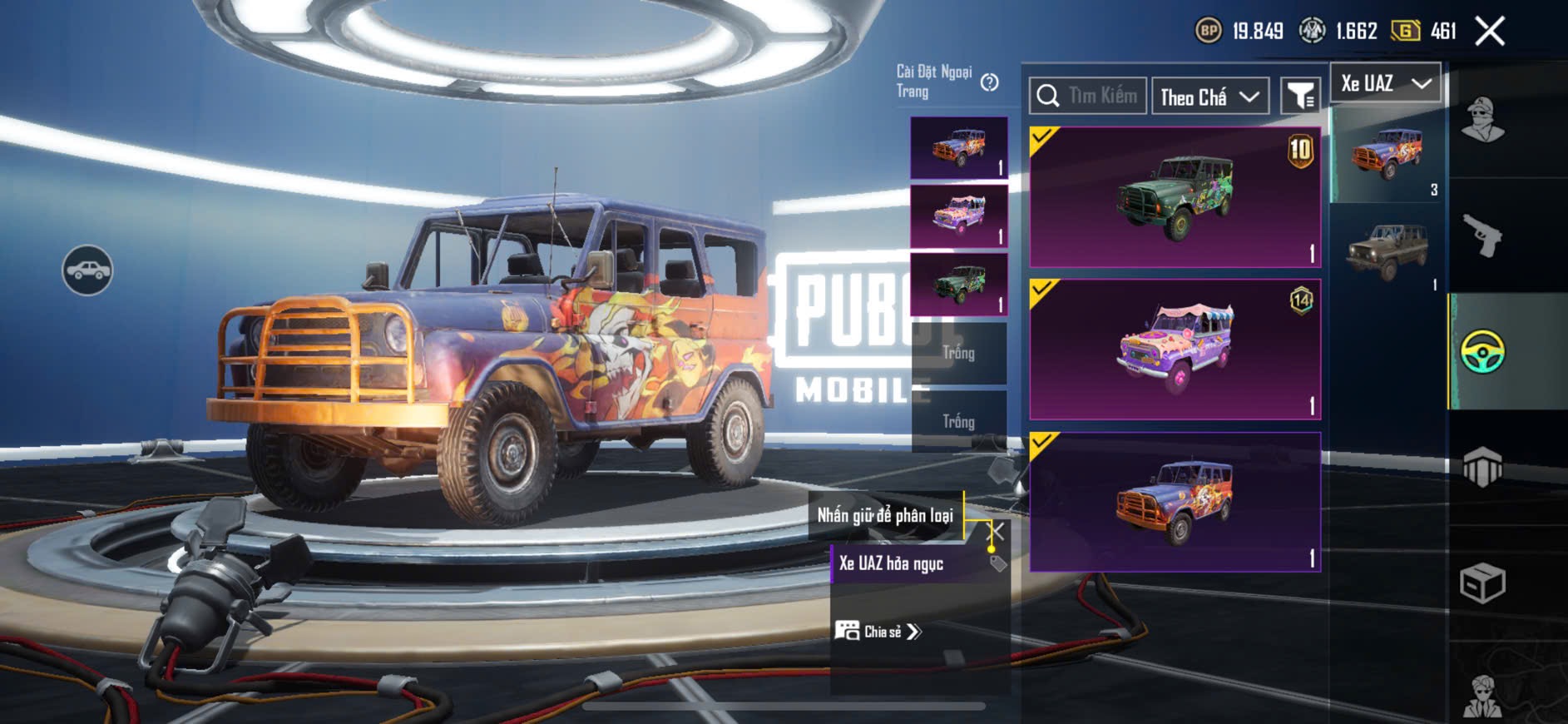Close the inventory screen with the X
Image resolution: width=1568 pixels, height=724 pixels.
click(x=1489, y=32)
